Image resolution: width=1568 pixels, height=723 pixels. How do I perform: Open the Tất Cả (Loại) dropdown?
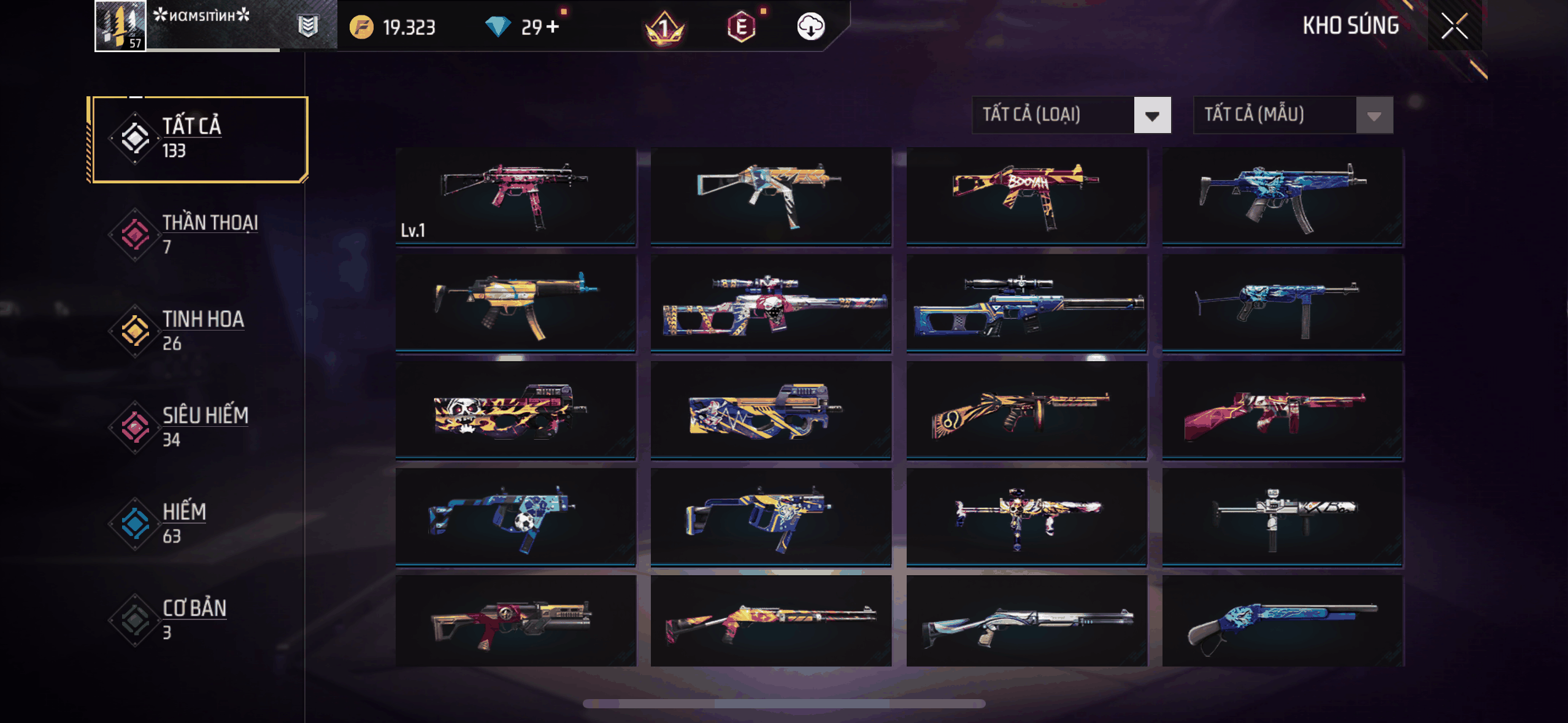click(1071, 115)
